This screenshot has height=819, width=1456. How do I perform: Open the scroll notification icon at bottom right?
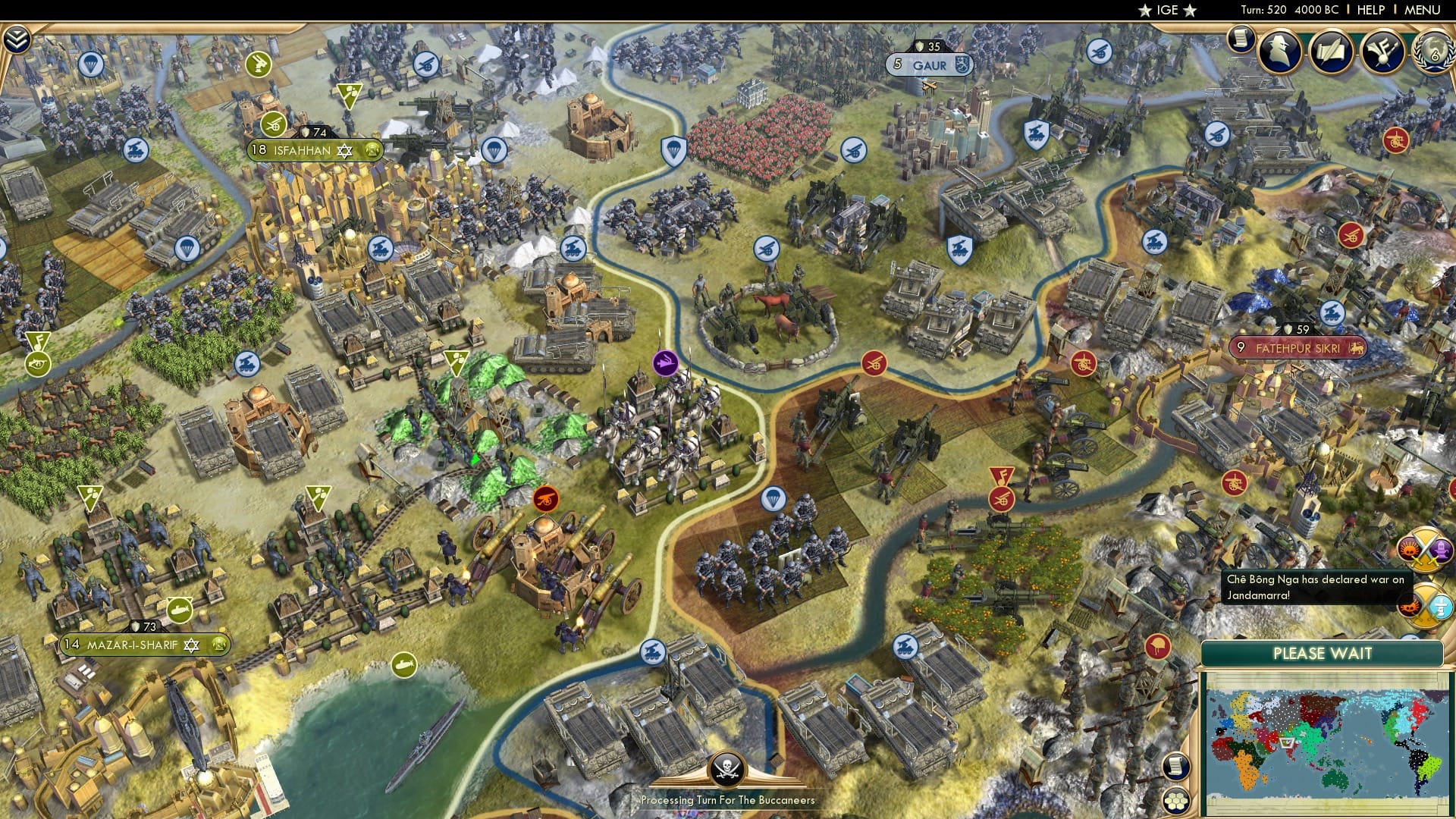(x=1176, y=766)
